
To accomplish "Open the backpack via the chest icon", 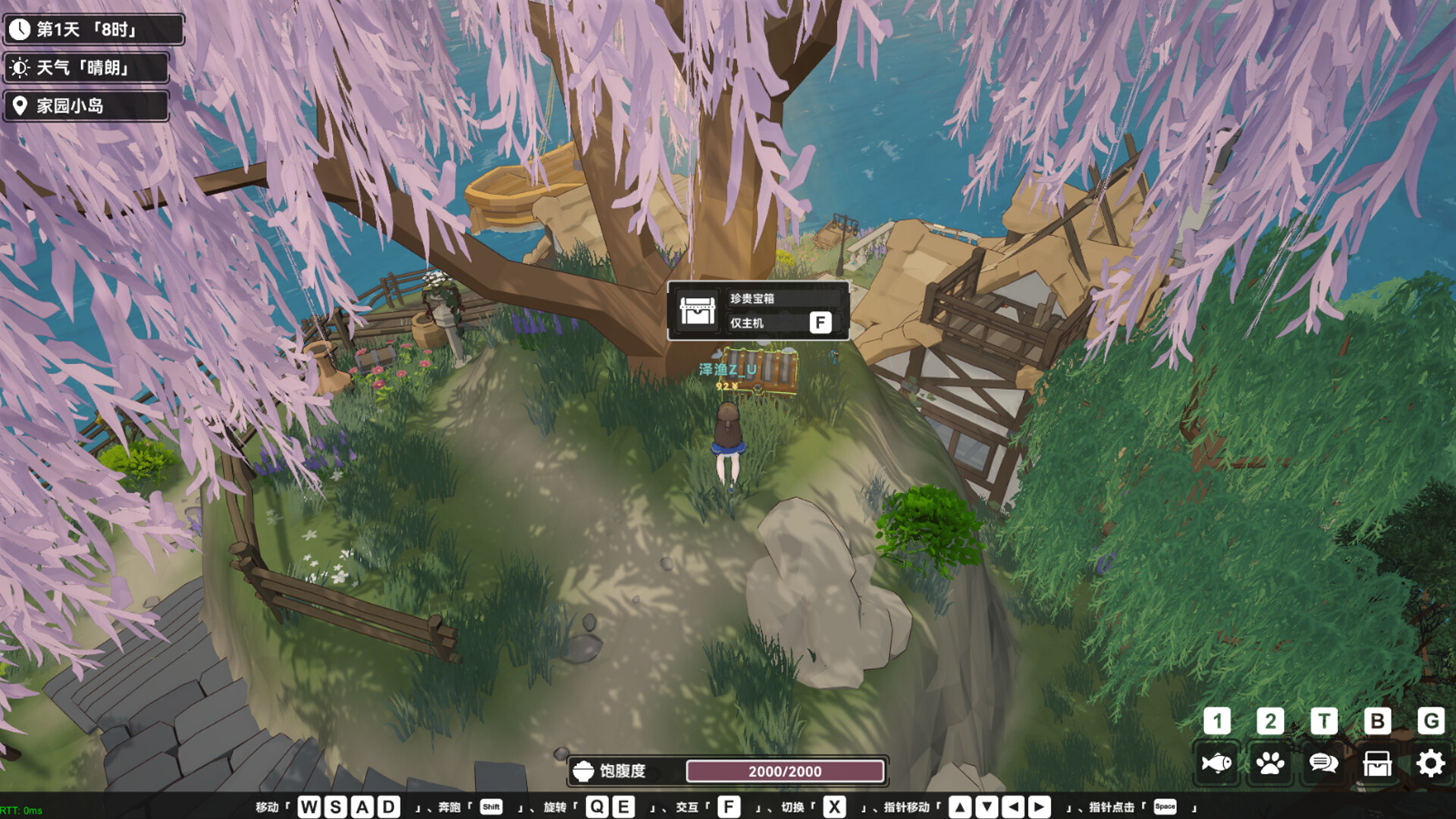I will (1376, 764).
